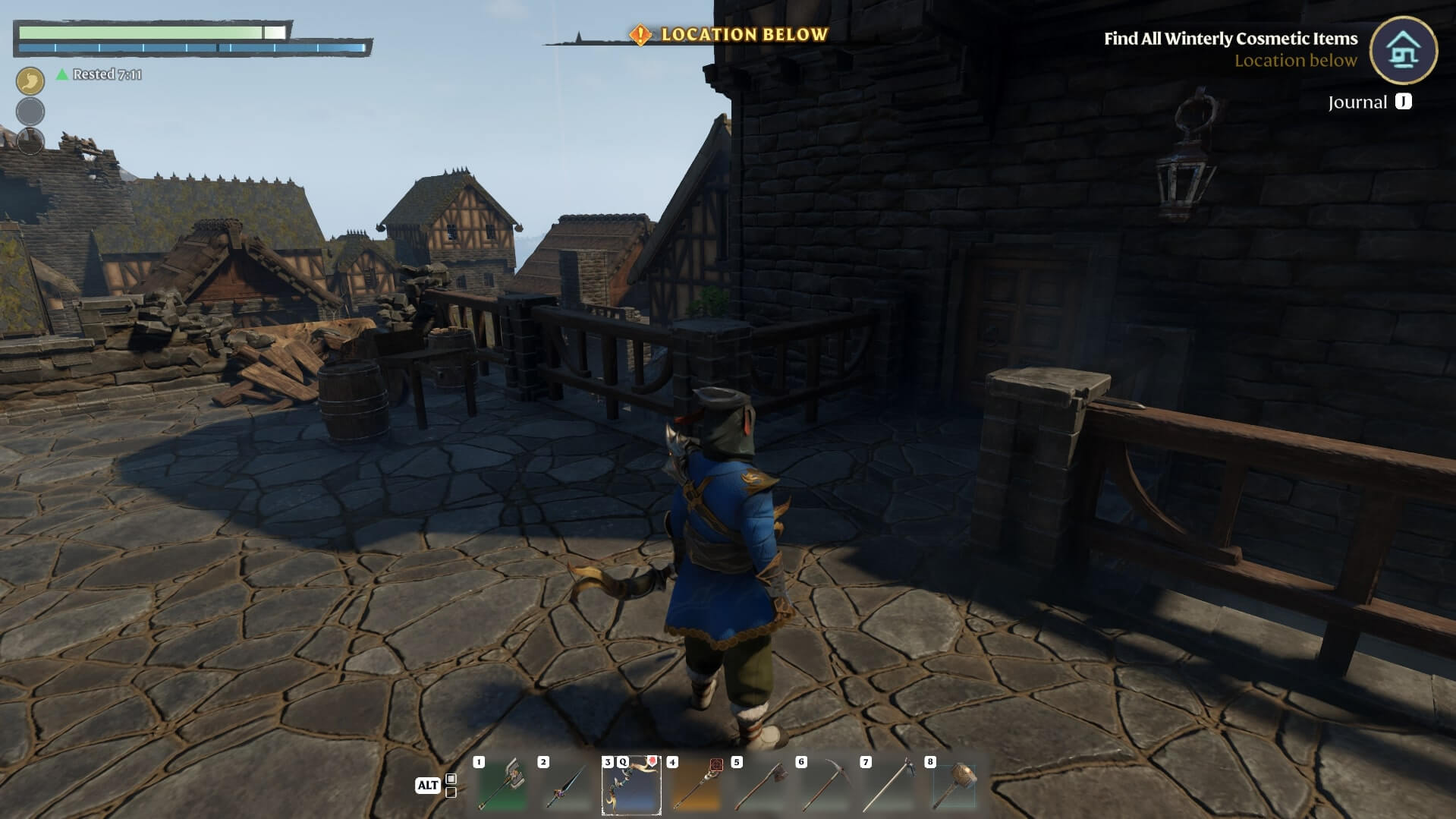Select the horned bow in slot 3
The image size is (1456, 819).
tap(631, 785)
